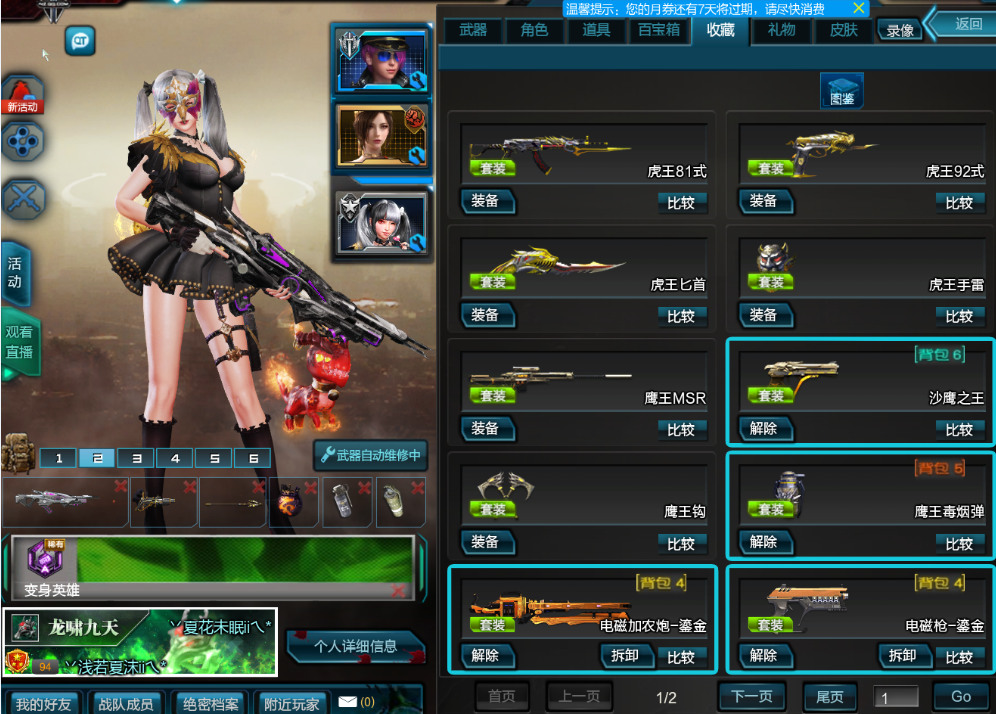
Task: Equip the 虎王81式 rifle
Action: point(487,201)
